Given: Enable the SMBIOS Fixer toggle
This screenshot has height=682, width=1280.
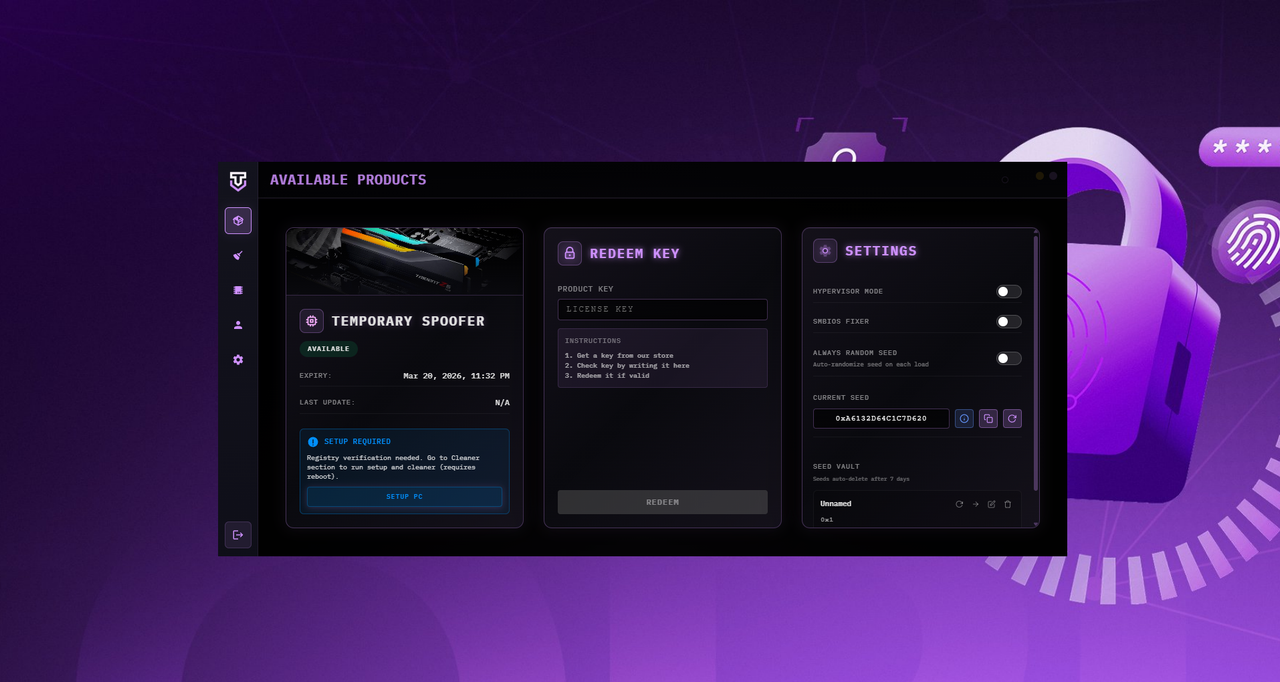Looking at the screenshot, I should pyautogui.click(x=1008, y=322).
